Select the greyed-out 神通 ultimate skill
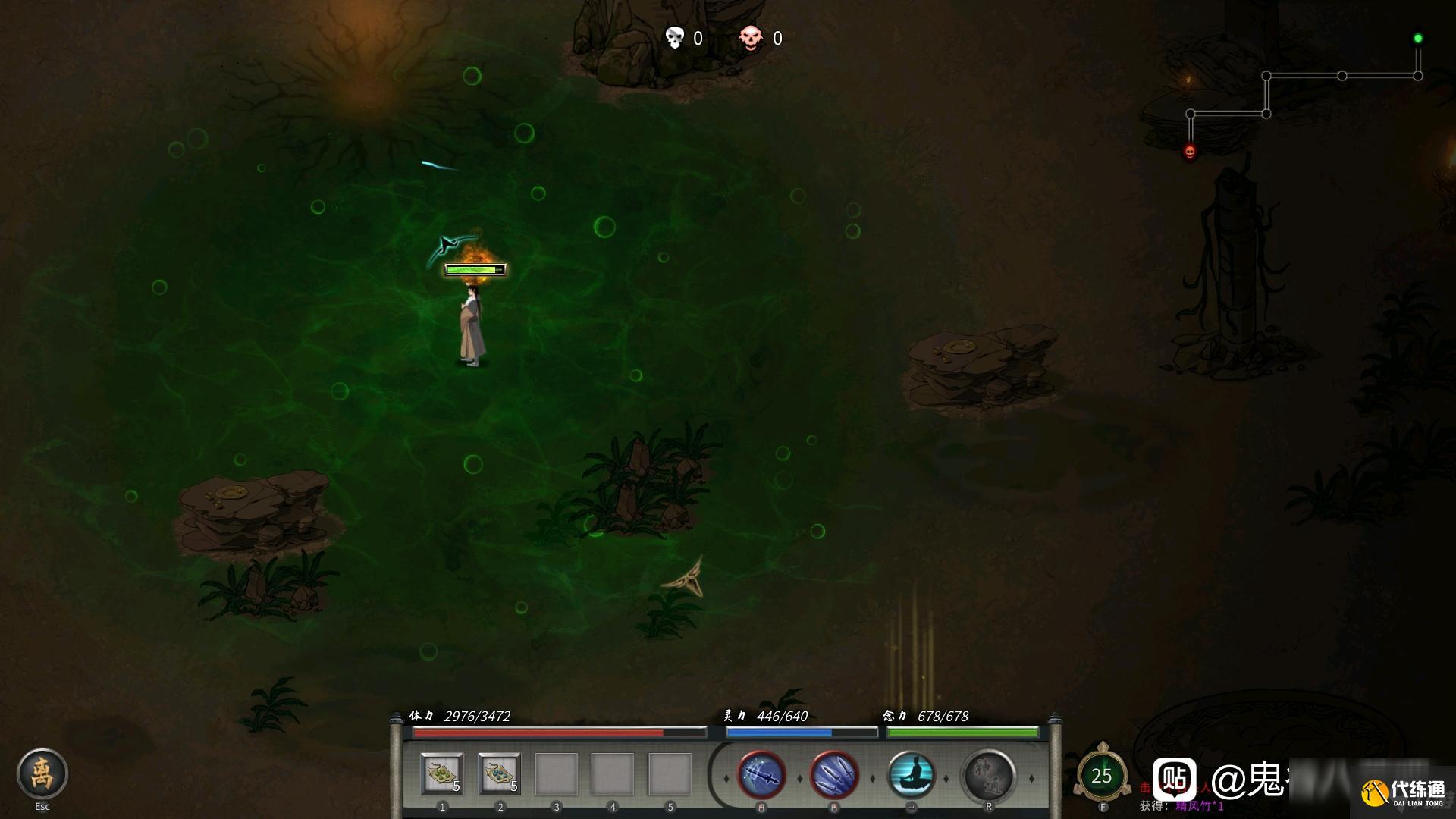1456x819 pixels. 988,776
